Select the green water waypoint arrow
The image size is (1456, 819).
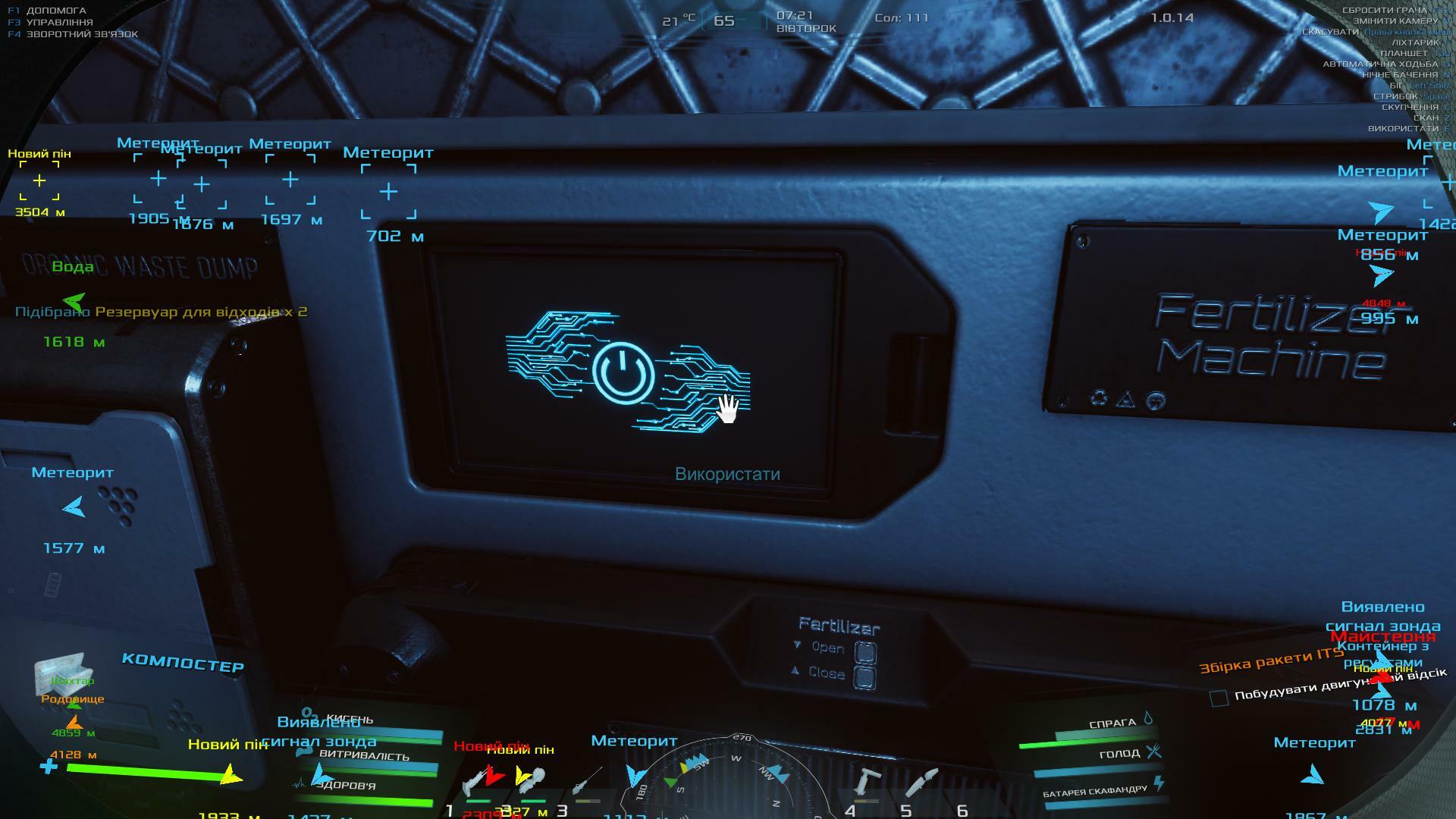(74, 302)
